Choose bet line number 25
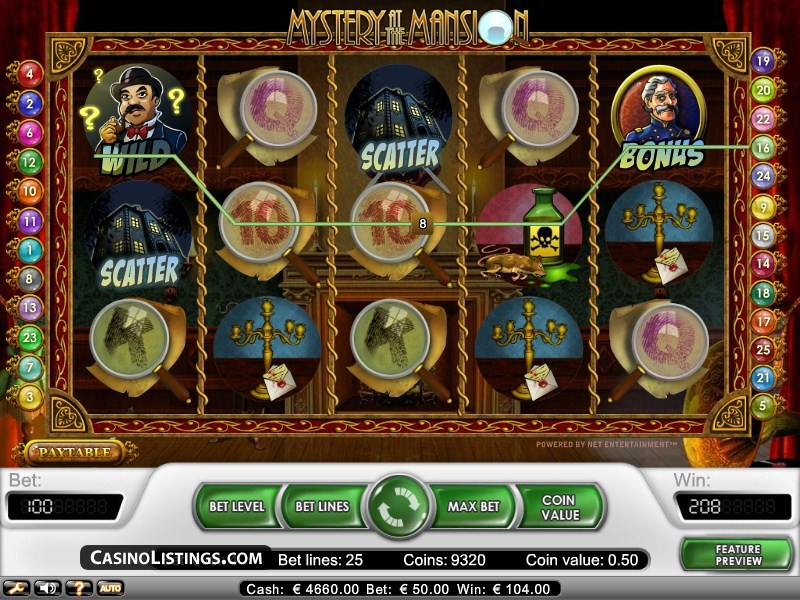Viewport: 800px width, 600px height. pyautogui.click(x=764, y=350)
